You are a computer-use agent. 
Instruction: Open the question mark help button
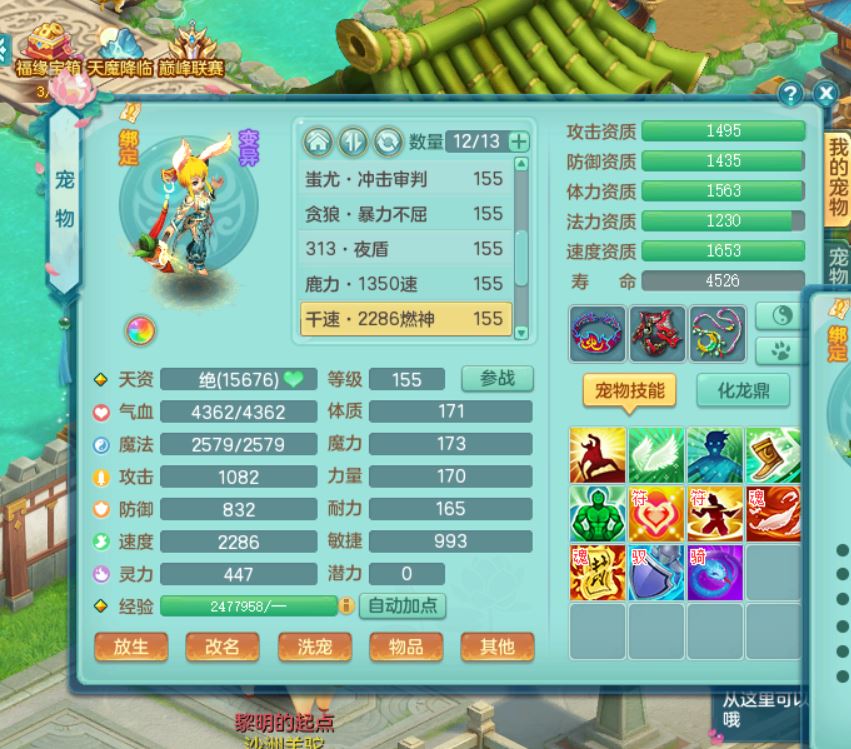tap(791, 94)
